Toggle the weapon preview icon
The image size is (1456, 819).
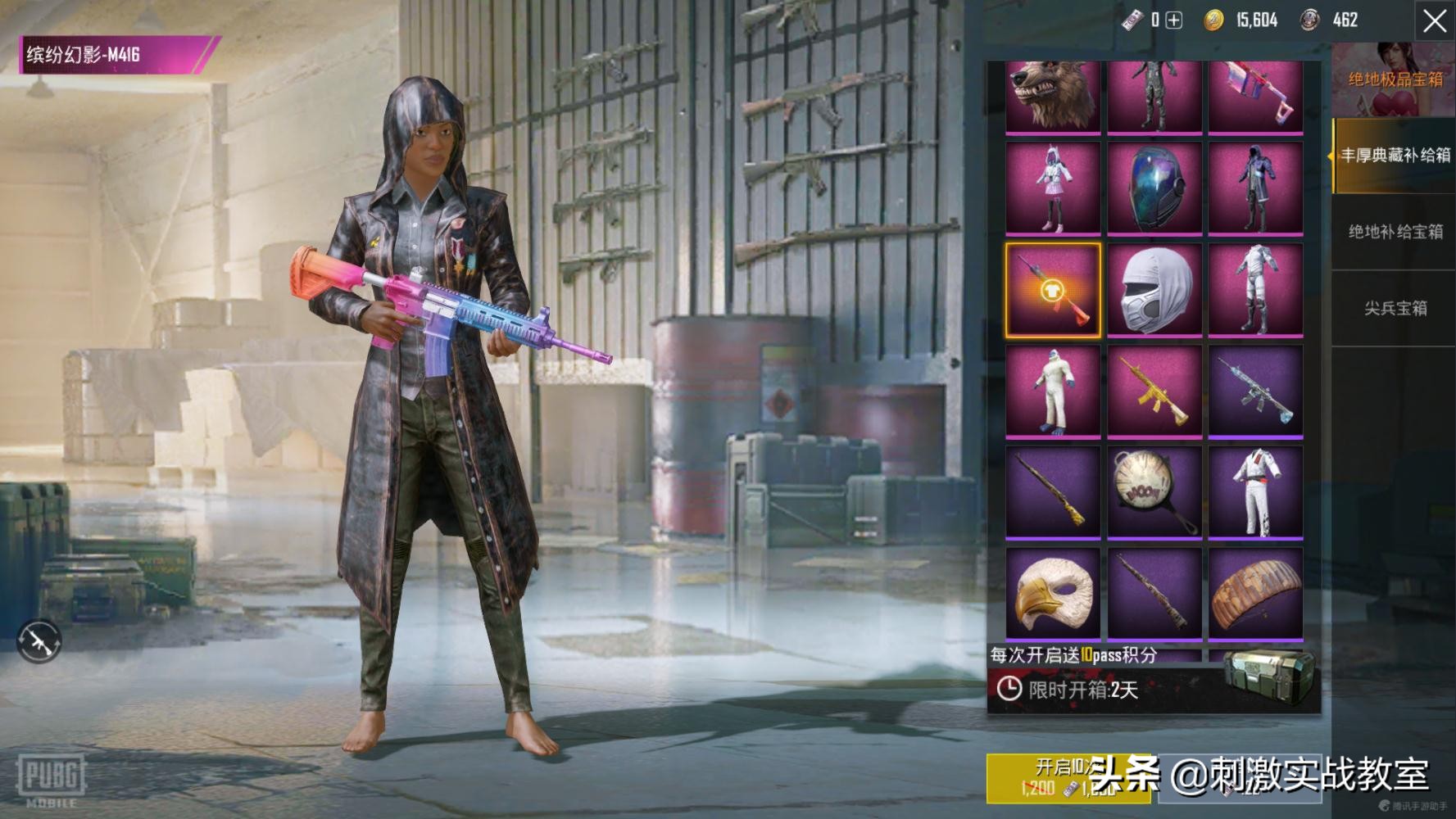(x=39, y=640)
